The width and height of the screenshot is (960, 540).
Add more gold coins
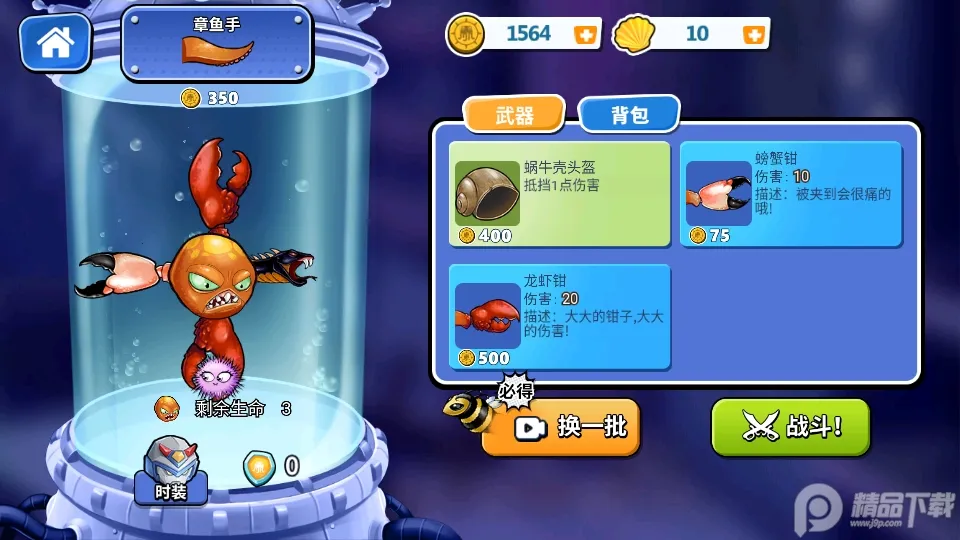(585, 34)
